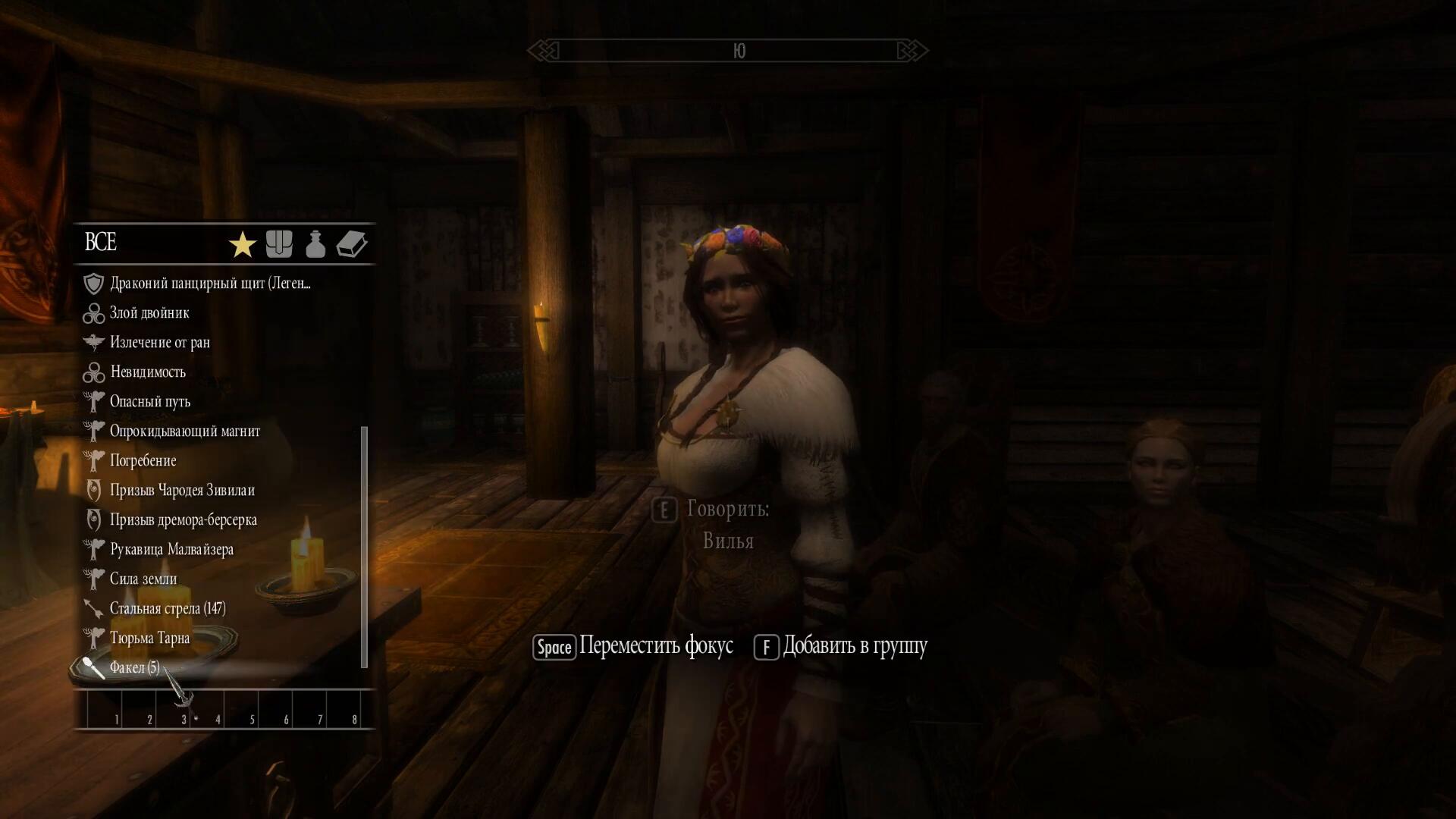Equip the Факел torch
Screen dimensions: 1456x819
pyautogui.click(x=134, y=668)
